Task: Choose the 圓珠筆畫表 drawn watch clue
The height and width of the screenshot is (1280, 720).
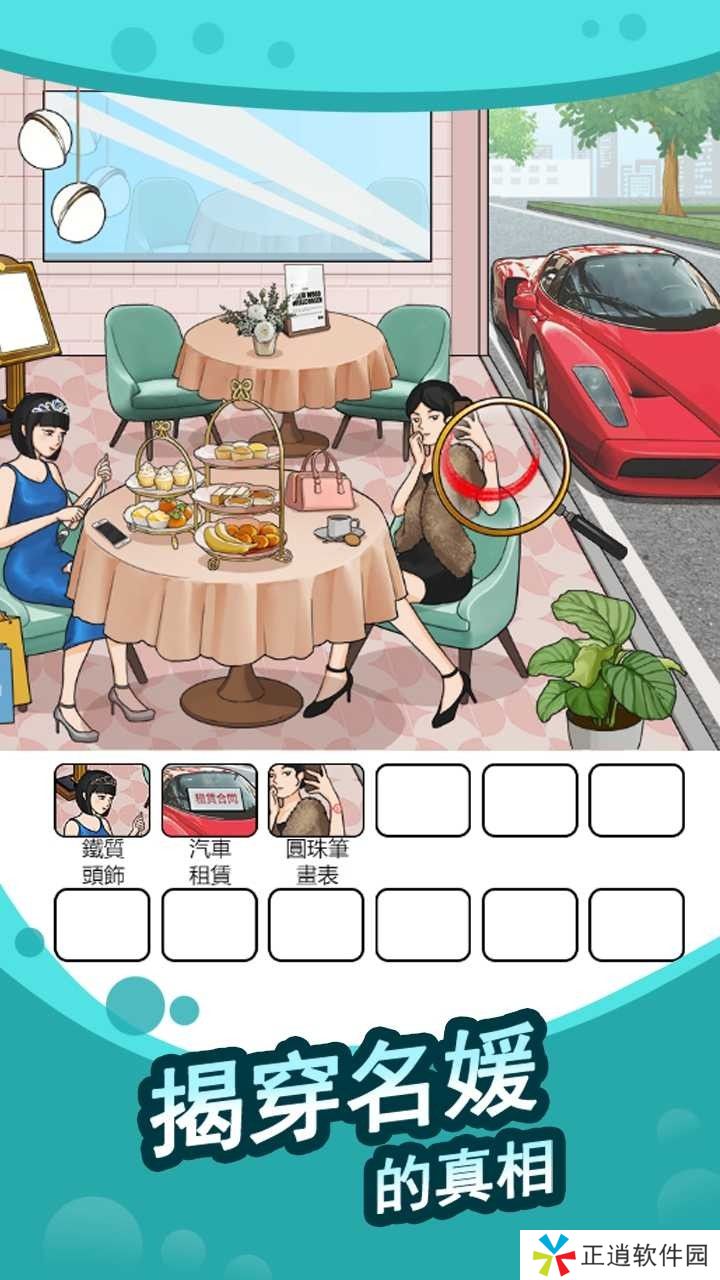Action: [x=316, y=800]
